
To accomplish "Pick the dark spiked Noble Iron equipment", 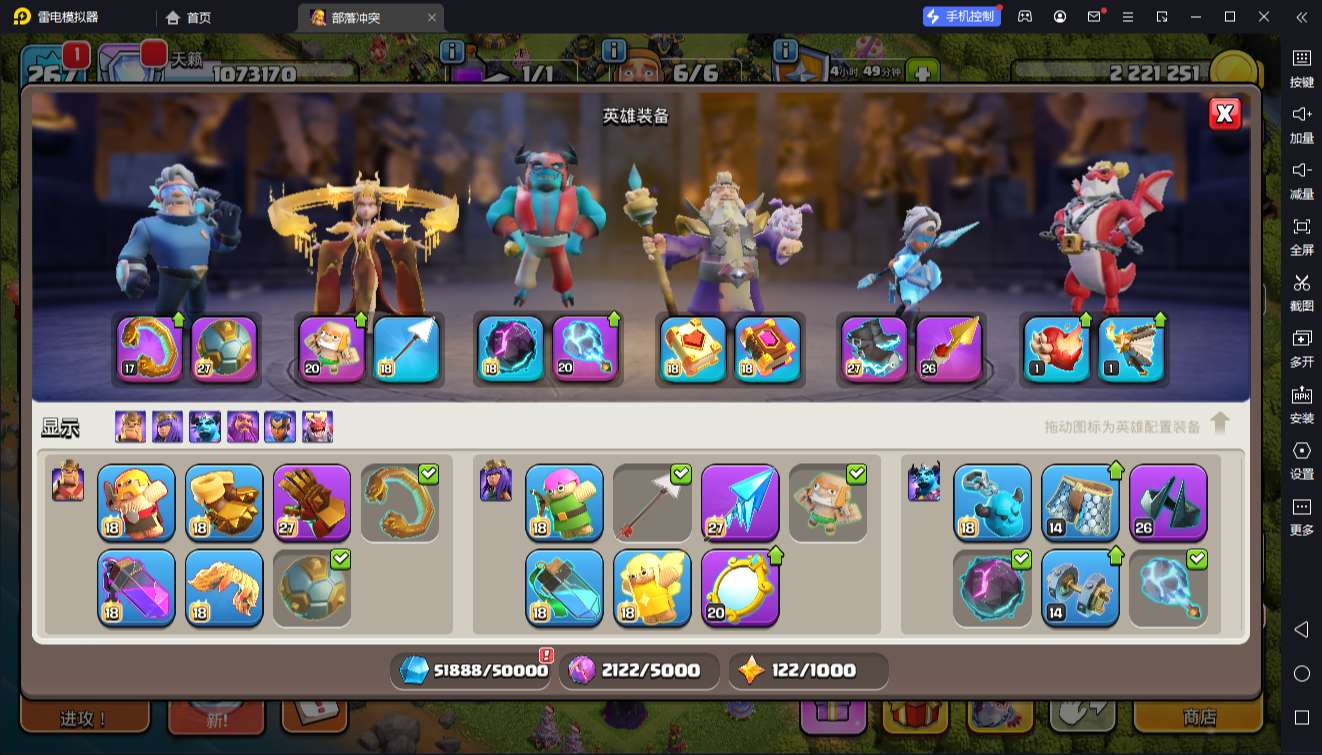I will pos(1168,502).
